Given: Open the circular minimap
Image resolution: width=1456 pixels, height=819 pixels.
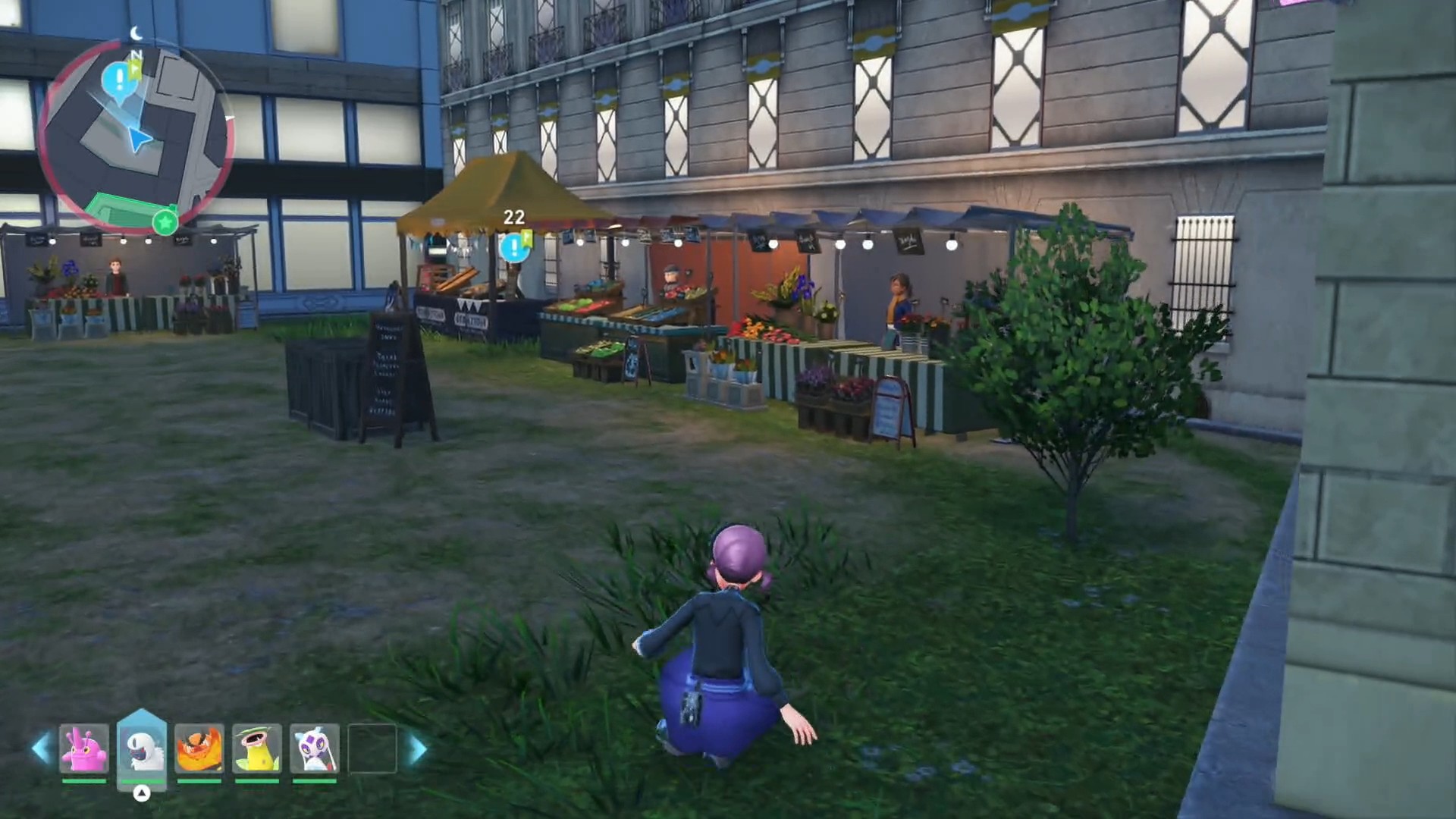Looking at the screenshot, I should (135, 135).
